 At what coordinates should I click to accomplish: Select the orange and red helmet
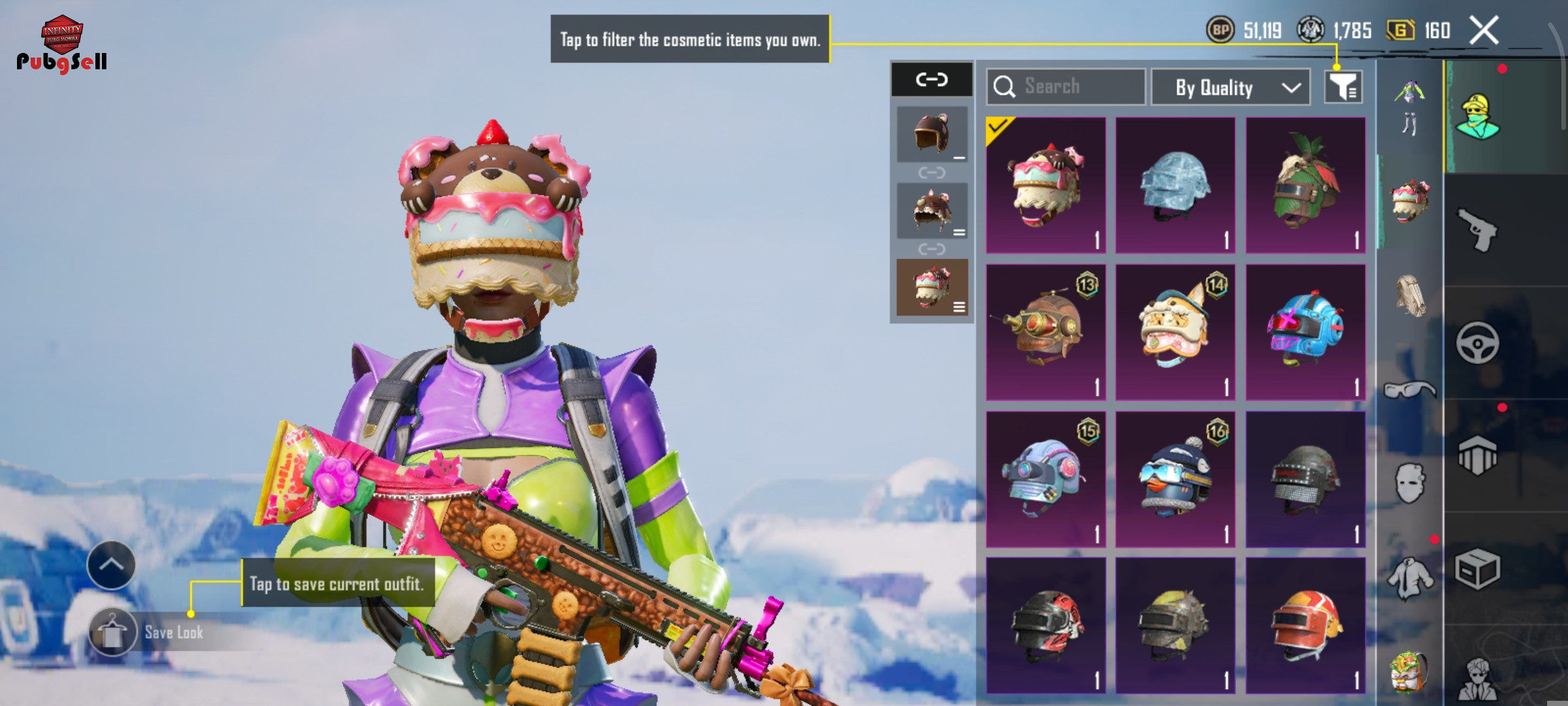(1305, 626)
